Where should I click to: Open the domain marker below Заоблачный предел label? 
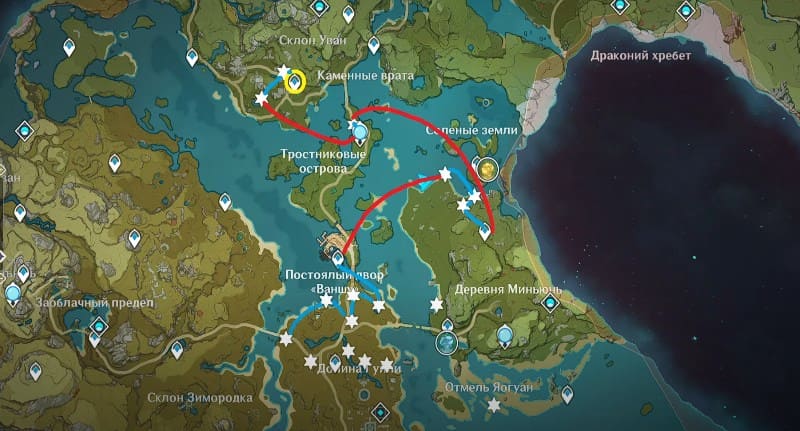98,328
